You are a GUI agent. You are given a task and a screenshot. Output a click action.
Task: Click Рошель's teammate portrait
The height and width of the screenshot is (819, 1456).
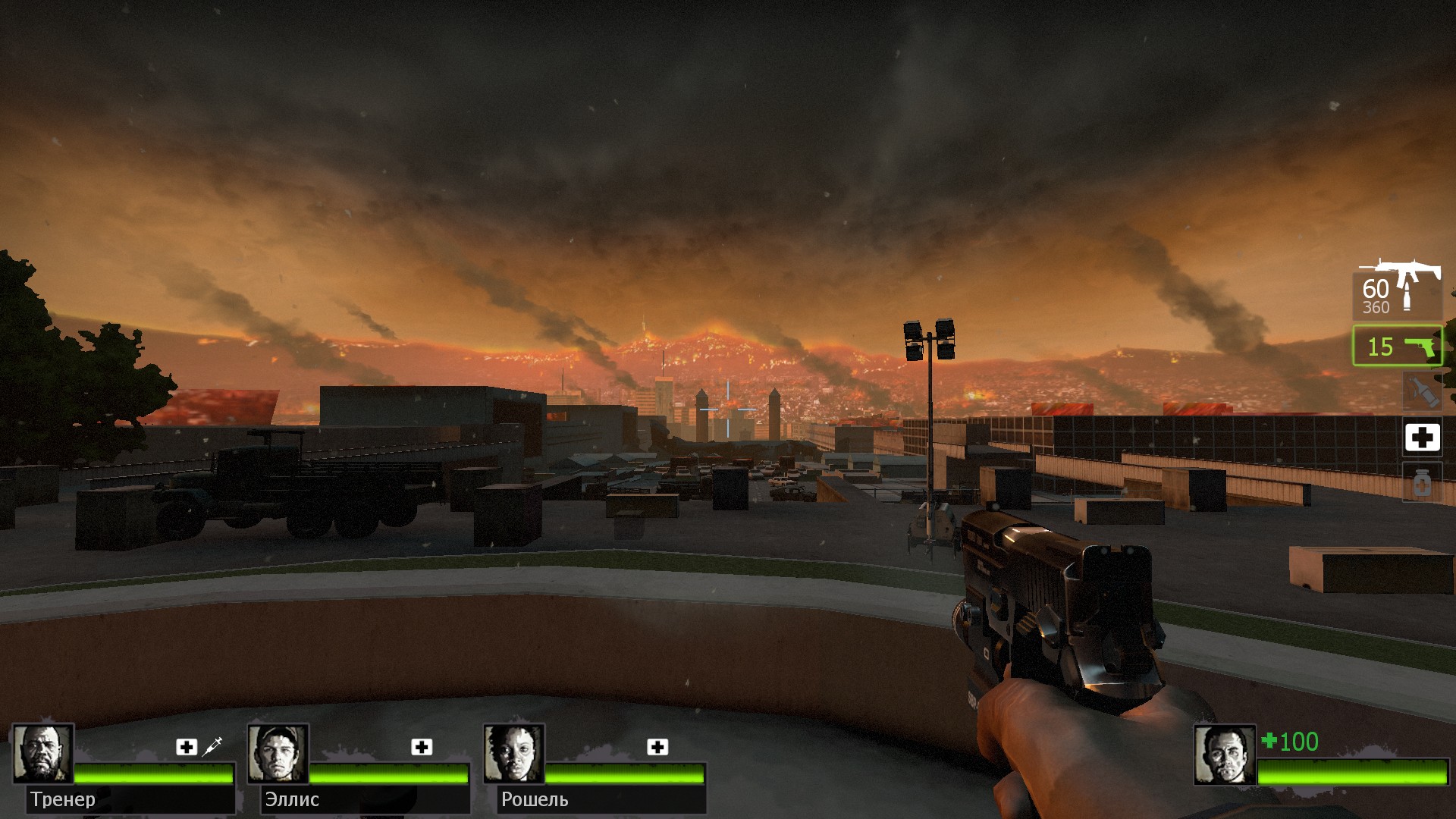click(x=513, y=754)
